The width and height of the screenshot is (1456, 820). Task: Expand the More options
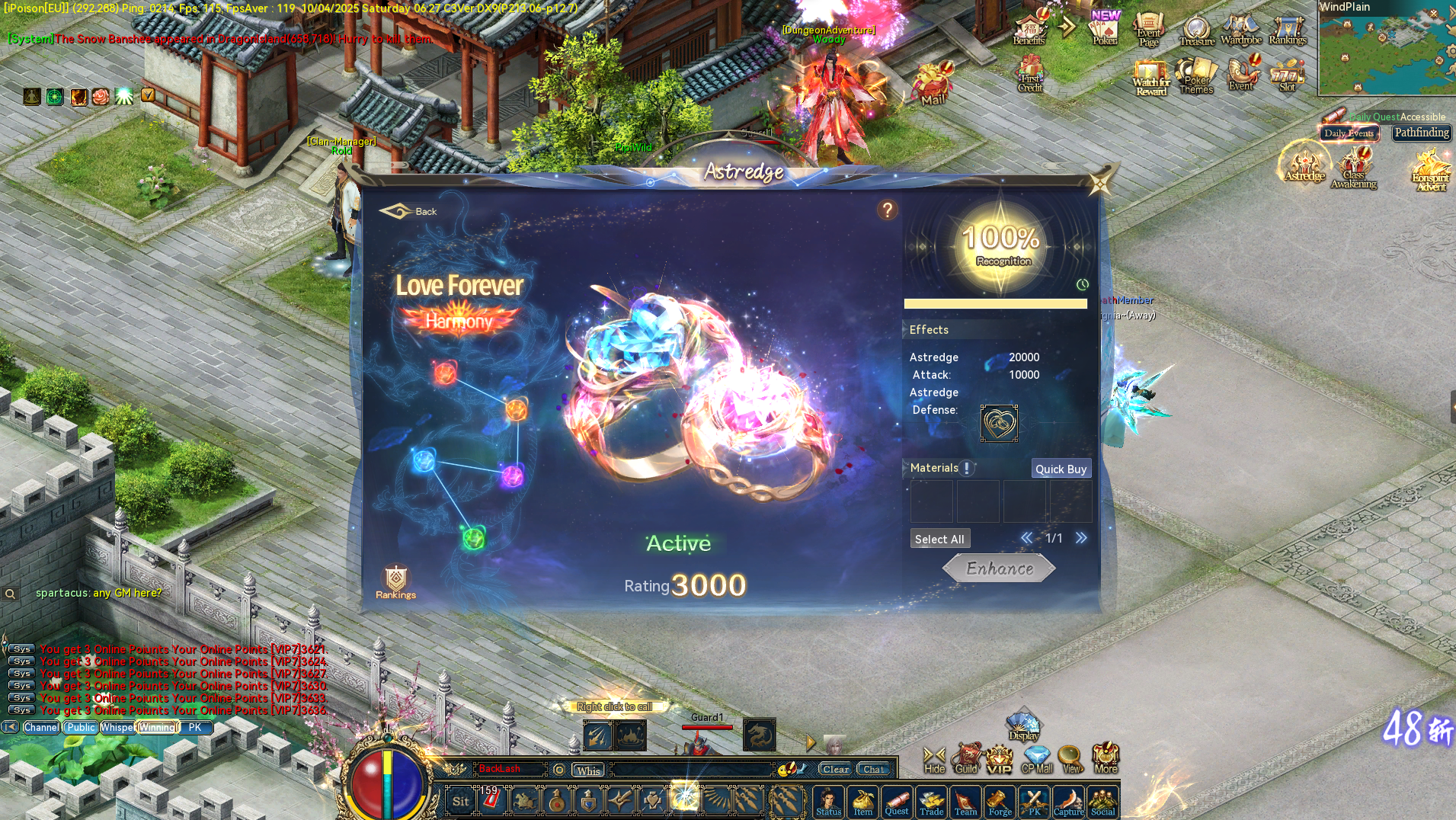pos(1105,760)
